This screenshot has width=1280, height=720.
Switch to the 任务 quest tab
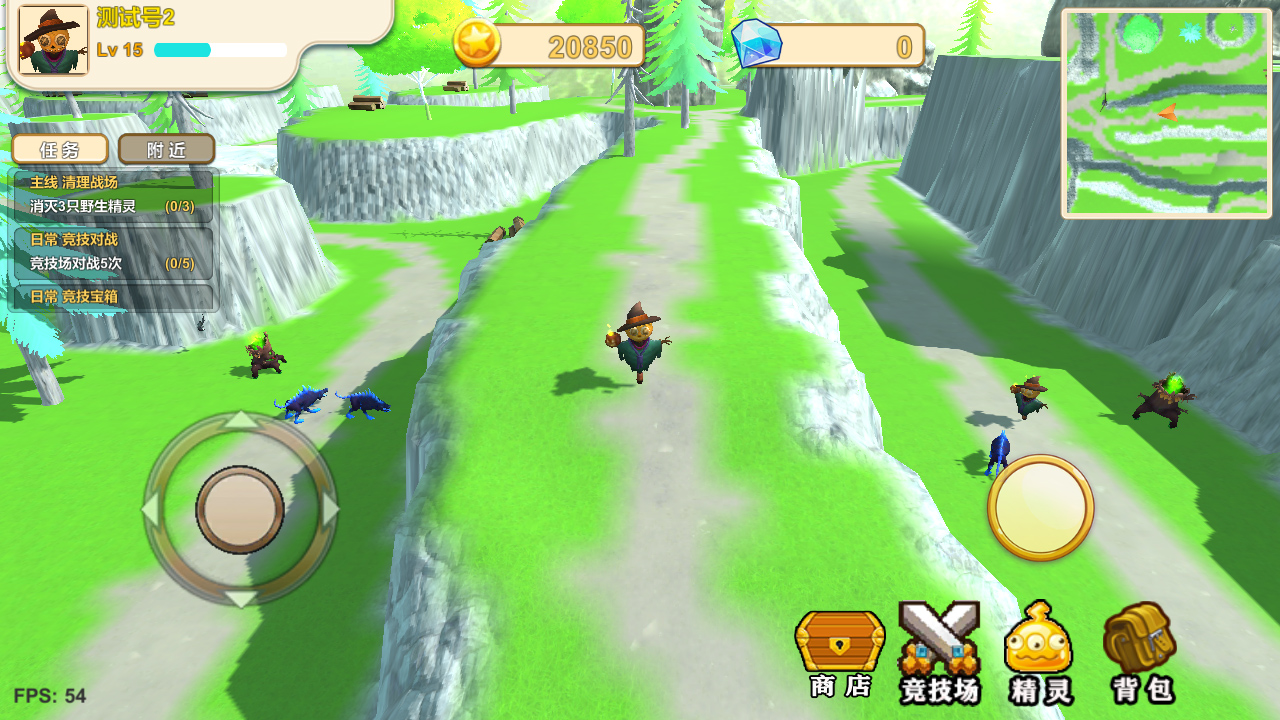tap(60, 150)
